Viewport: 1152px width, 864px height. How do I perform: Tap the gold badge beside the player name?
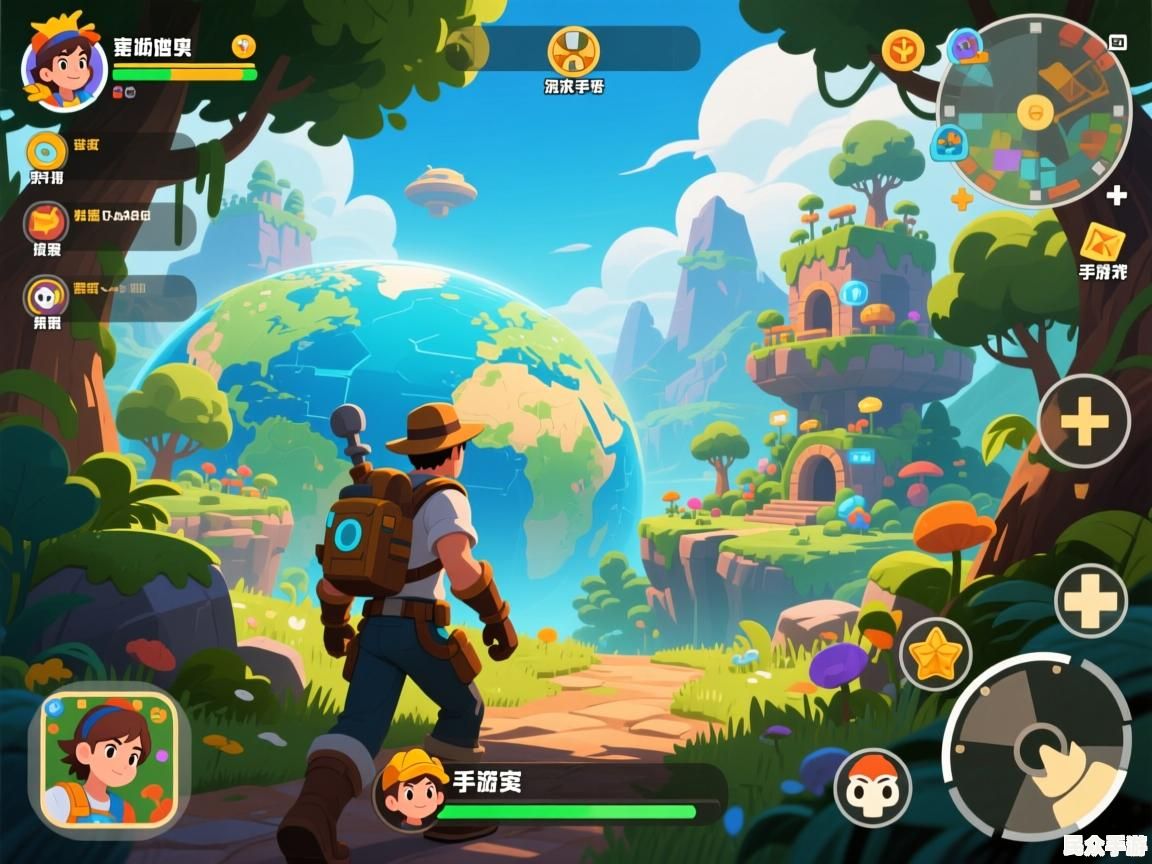(x=244, y=46)
